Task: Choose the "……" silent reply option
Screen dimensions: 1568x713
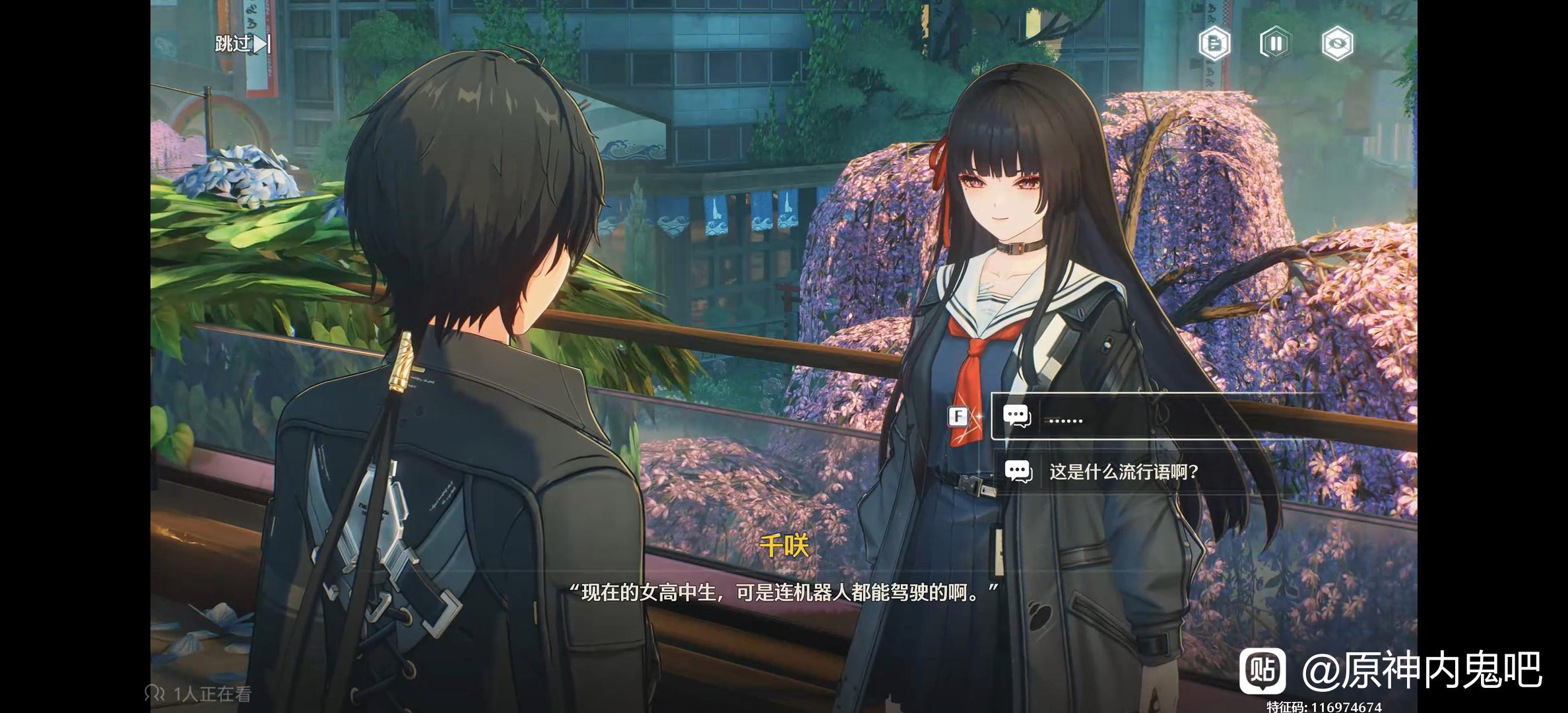Action: point(1161,417)
